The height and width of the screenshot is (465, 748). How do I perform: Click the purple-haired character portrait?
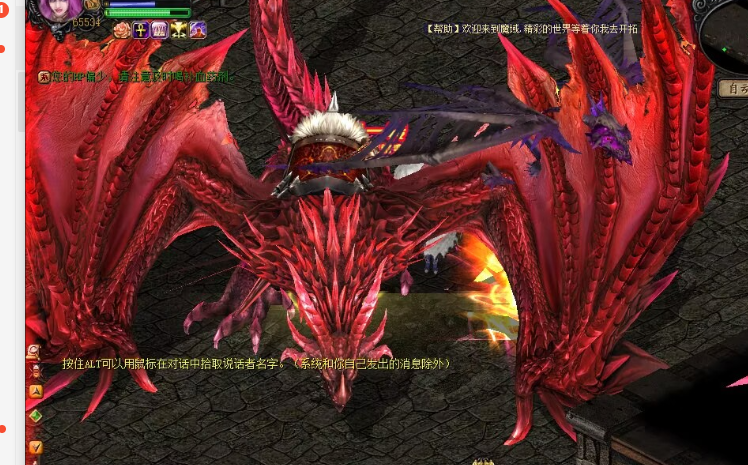[59, 13]
